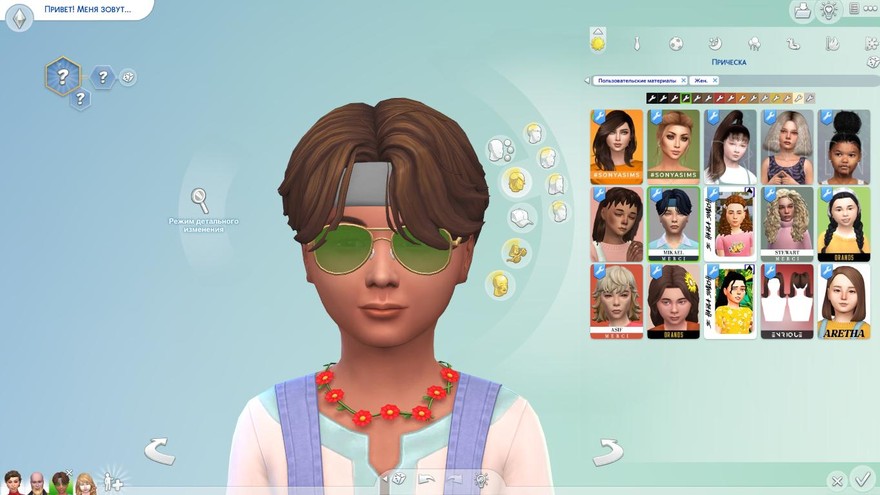880x495 pixels.
Task: Choose the Aretha hairstyle thumbnail
Action: pyautogui.click(x=843, y=300)
